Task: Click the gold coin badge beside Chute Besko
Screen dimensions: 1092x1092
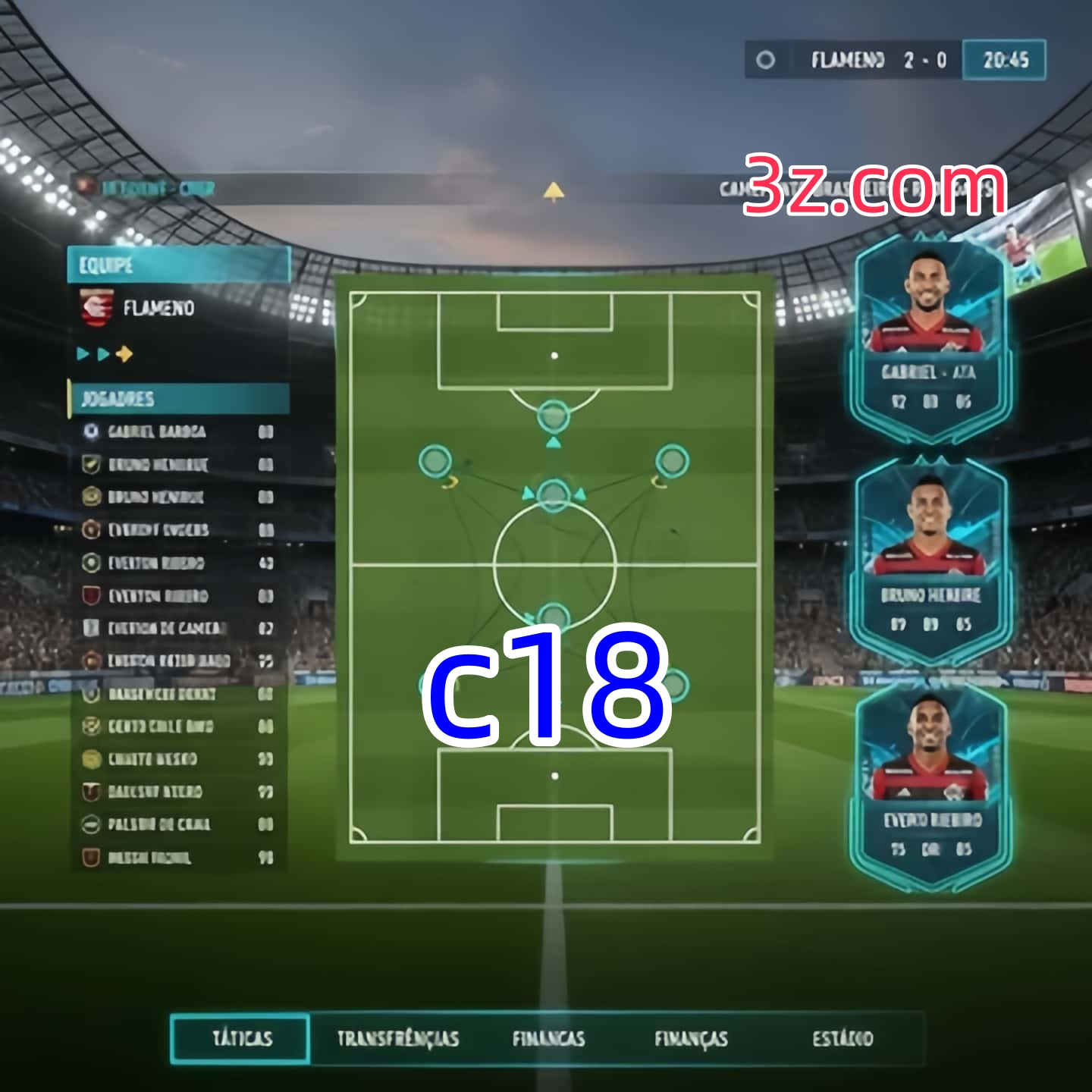Action: 91,758
